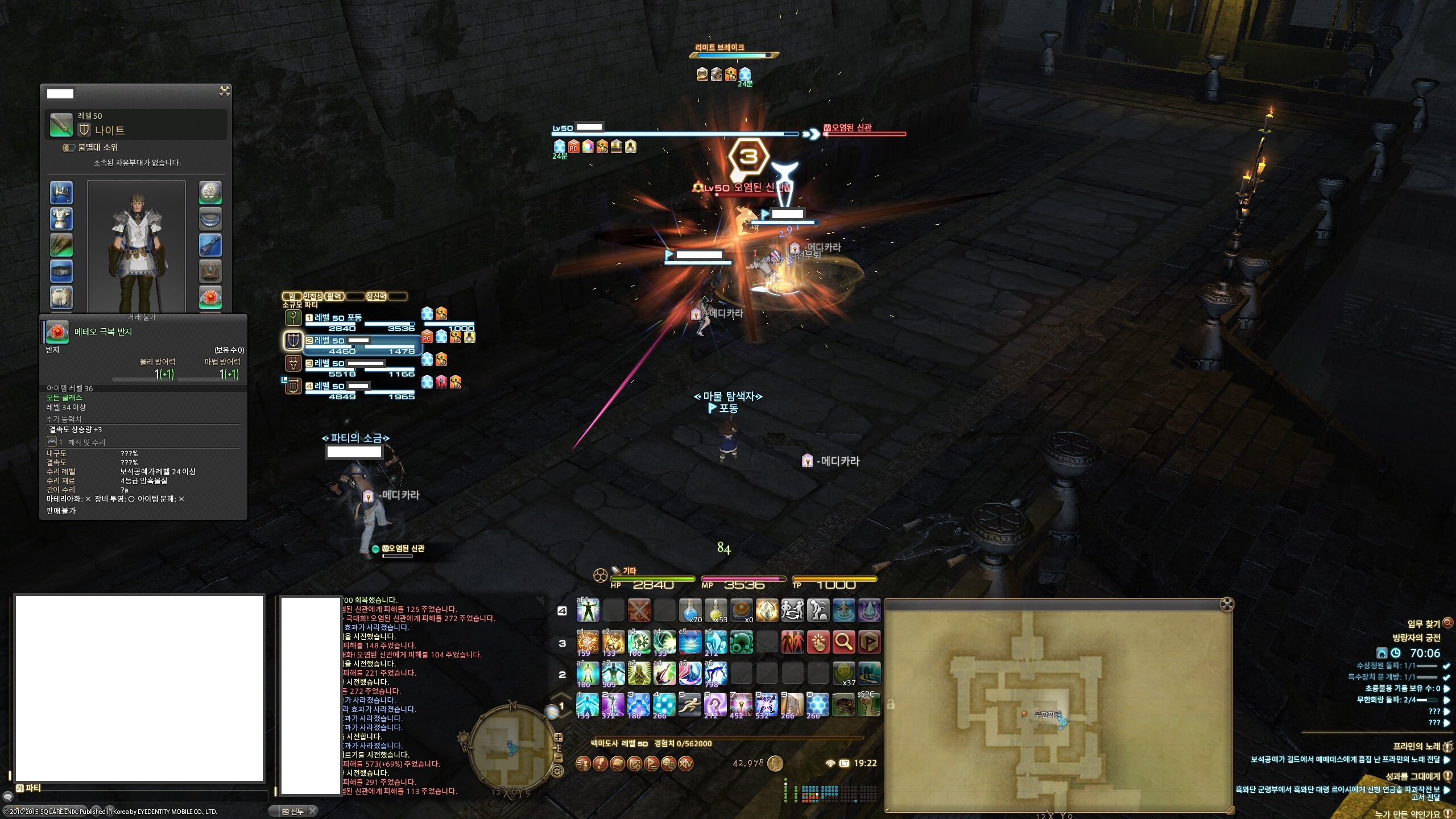Use the yellow potion with x53 count
Viewport: 1456px width, 819px height.
pyautogui.click(x=715, y=610)
